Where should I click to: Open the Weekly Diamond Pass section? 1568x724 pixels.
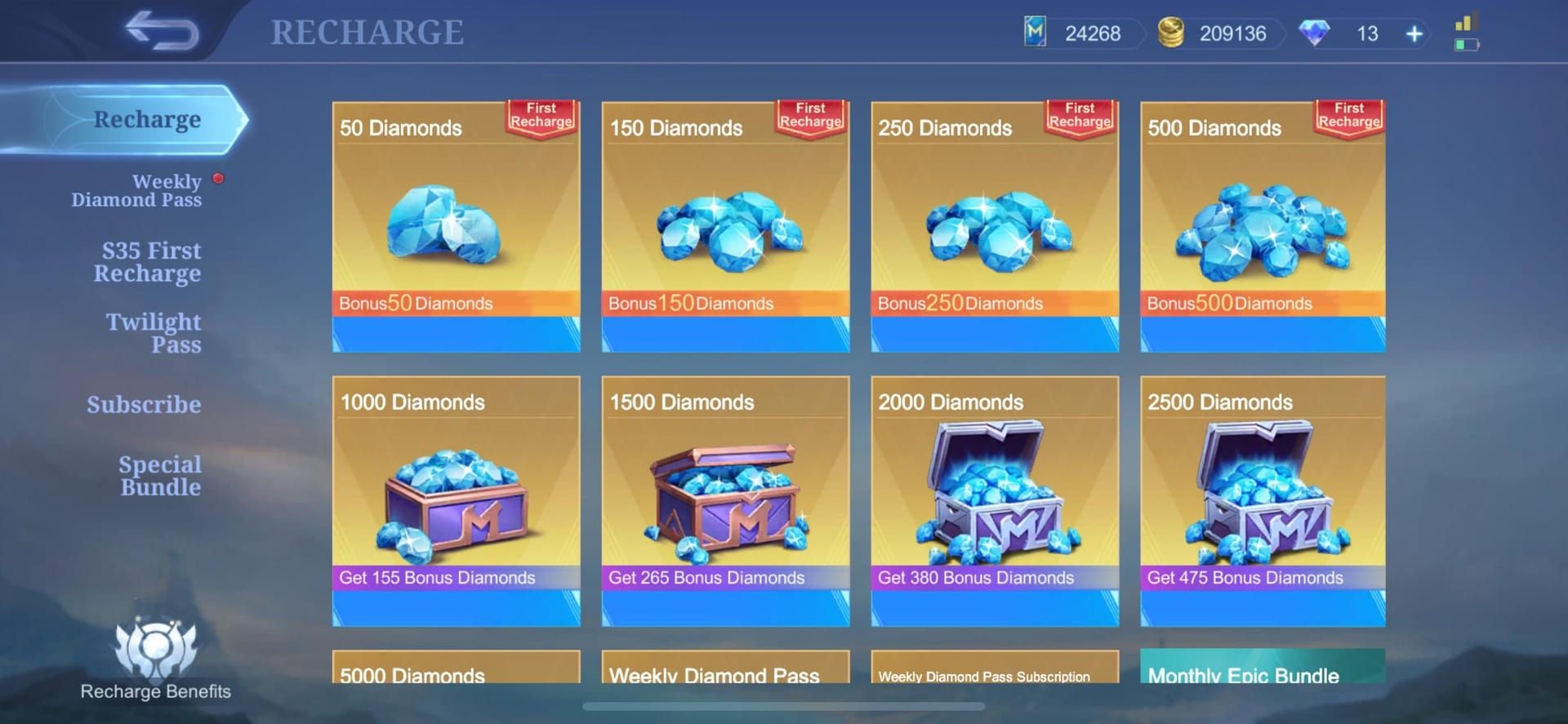tap(137, 189)
